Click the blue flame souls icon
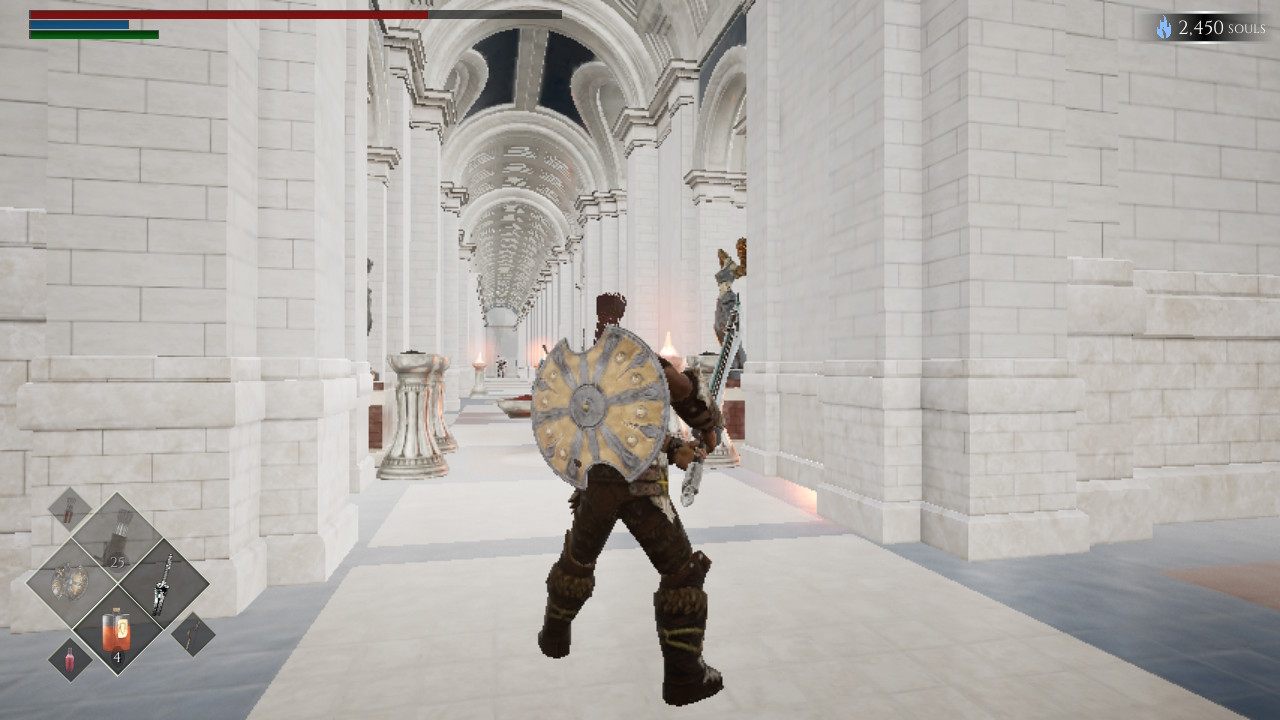Viewport: 1280px width, 720px height. [1164, 27]
